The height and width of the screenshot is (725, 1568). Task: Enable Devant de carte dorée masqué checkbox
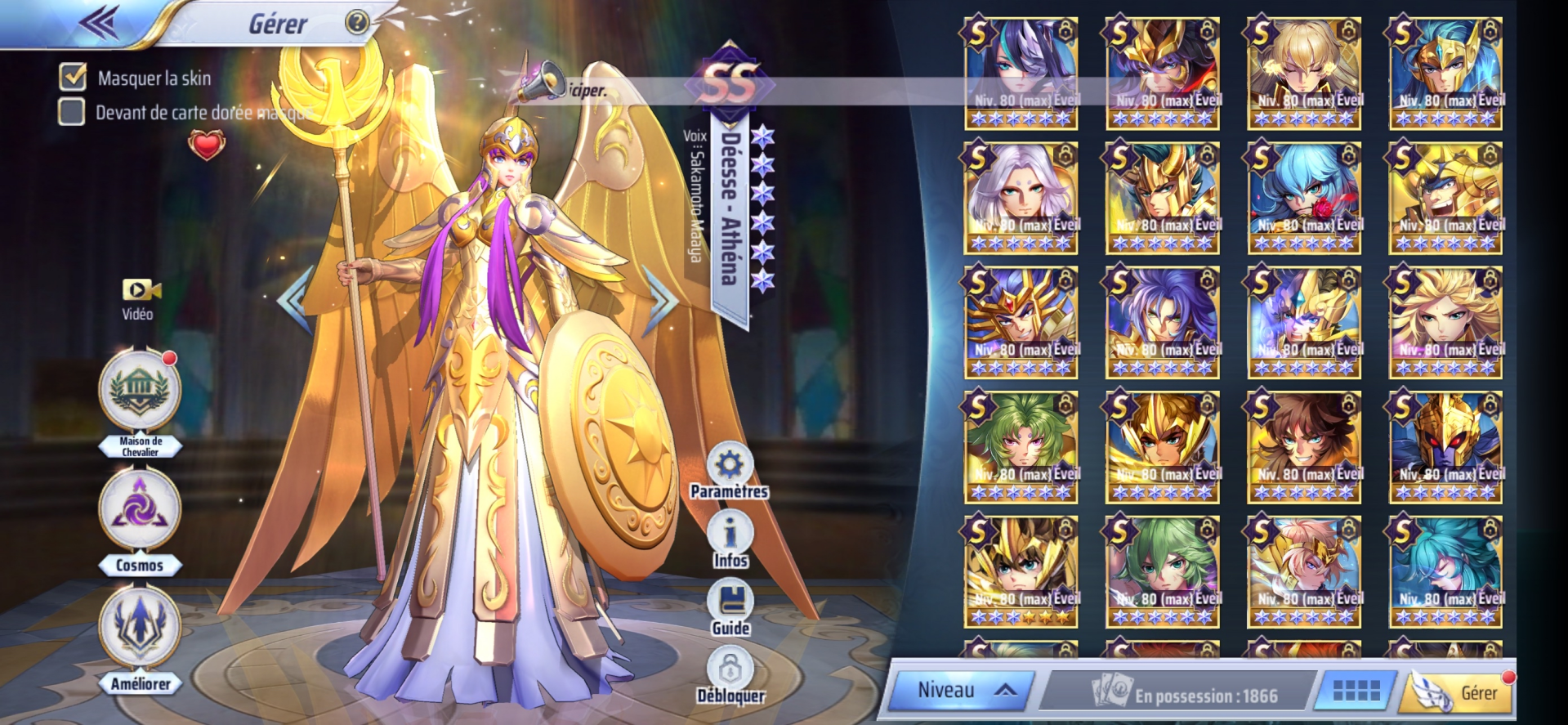point(72,111)
